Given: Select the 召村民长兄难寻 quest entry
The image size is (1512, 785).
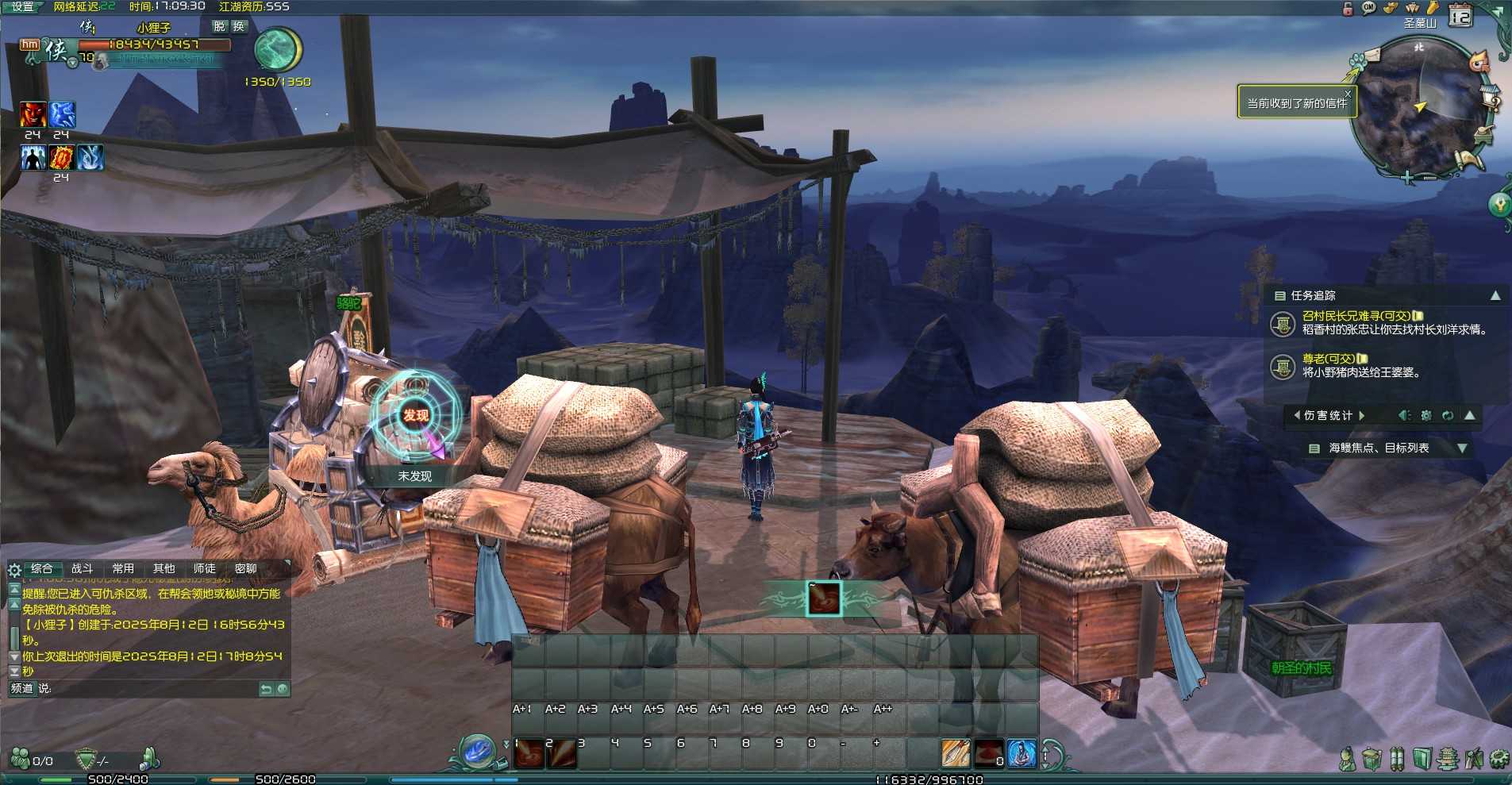Looking at the screenshot, I should tap(1356, 316).
